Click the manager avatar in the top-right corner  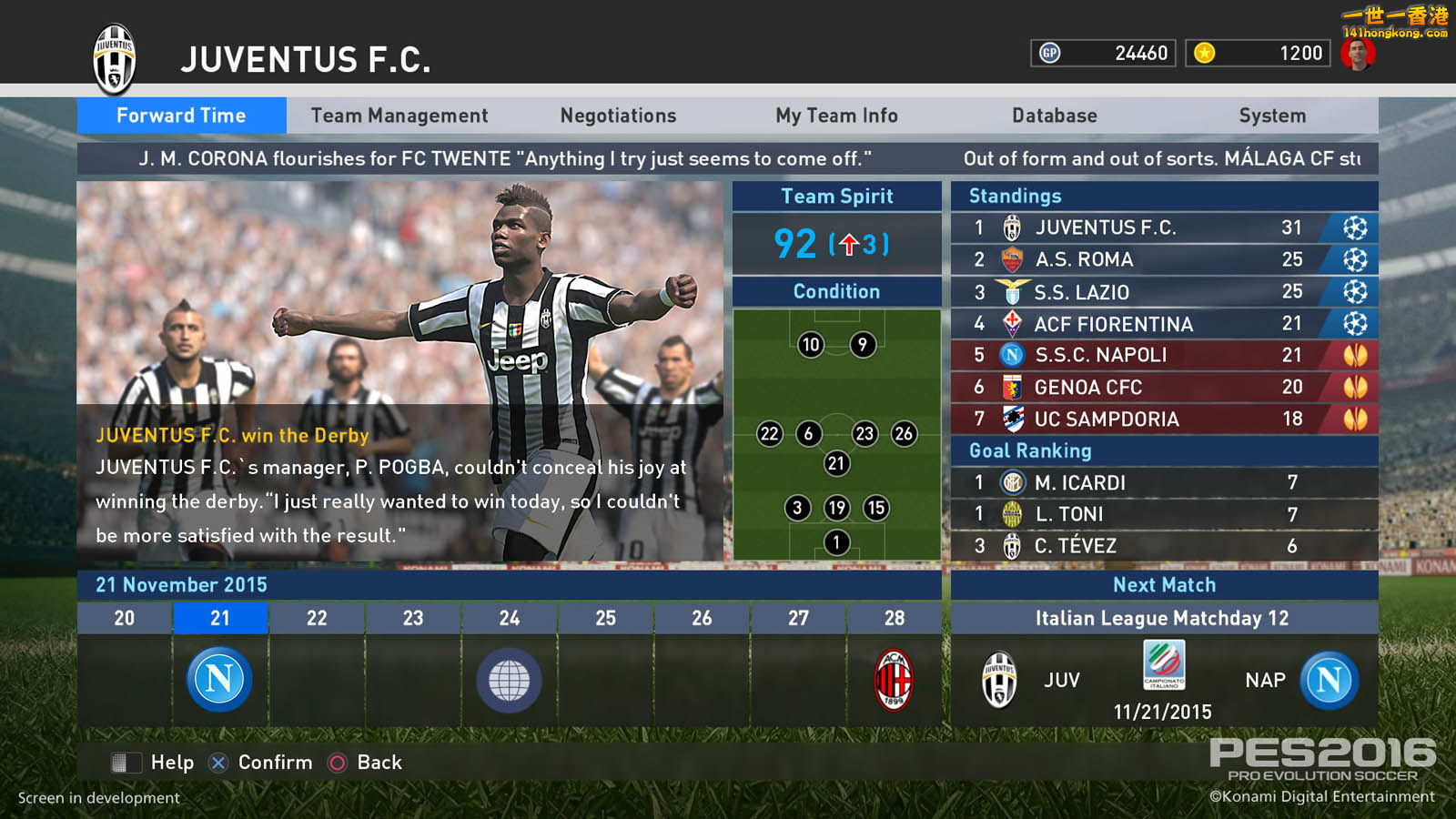[x=1359, y=52]
